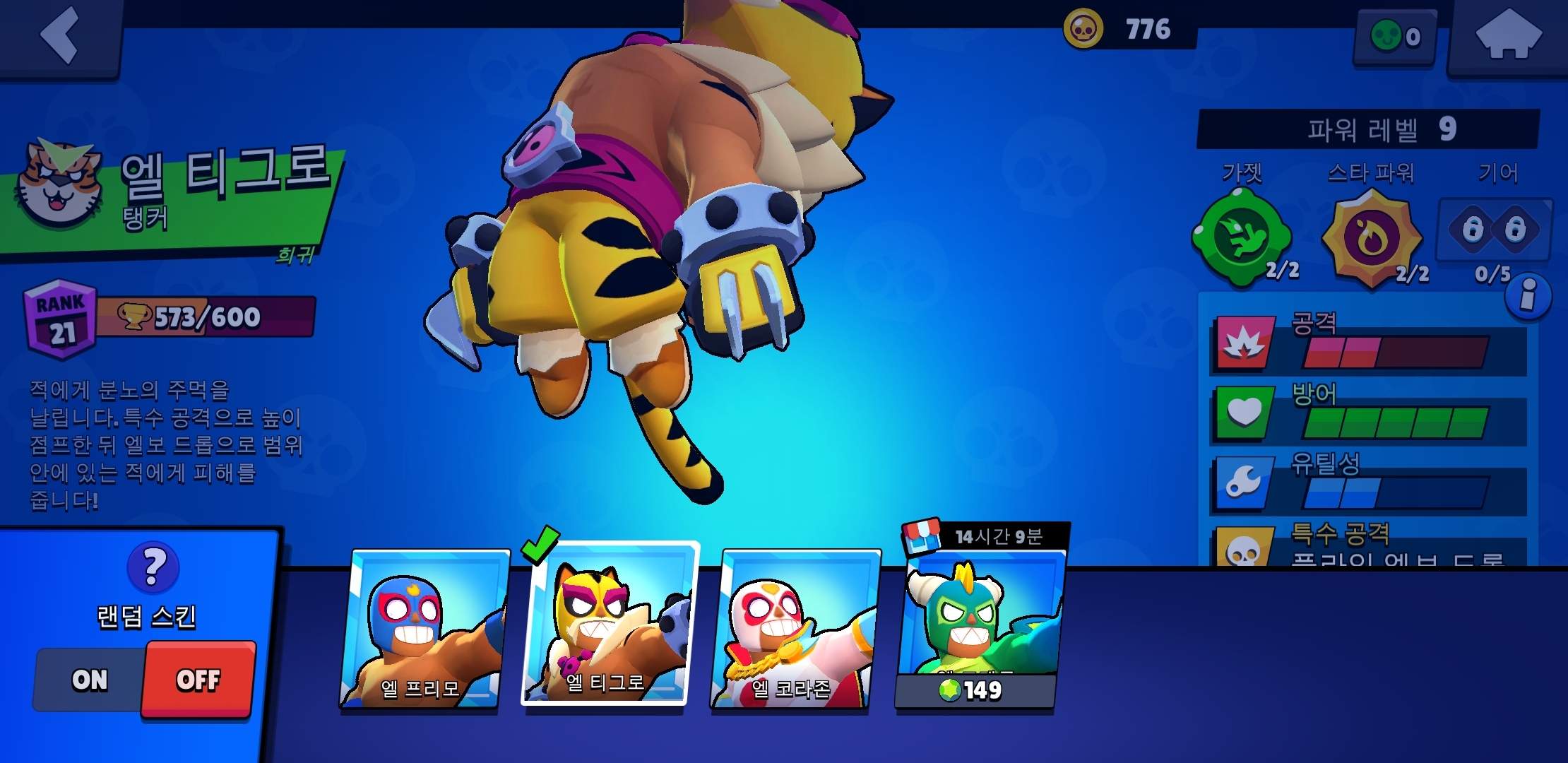
Task: Open the green skull currency counter
Action: click(1395, 37)
